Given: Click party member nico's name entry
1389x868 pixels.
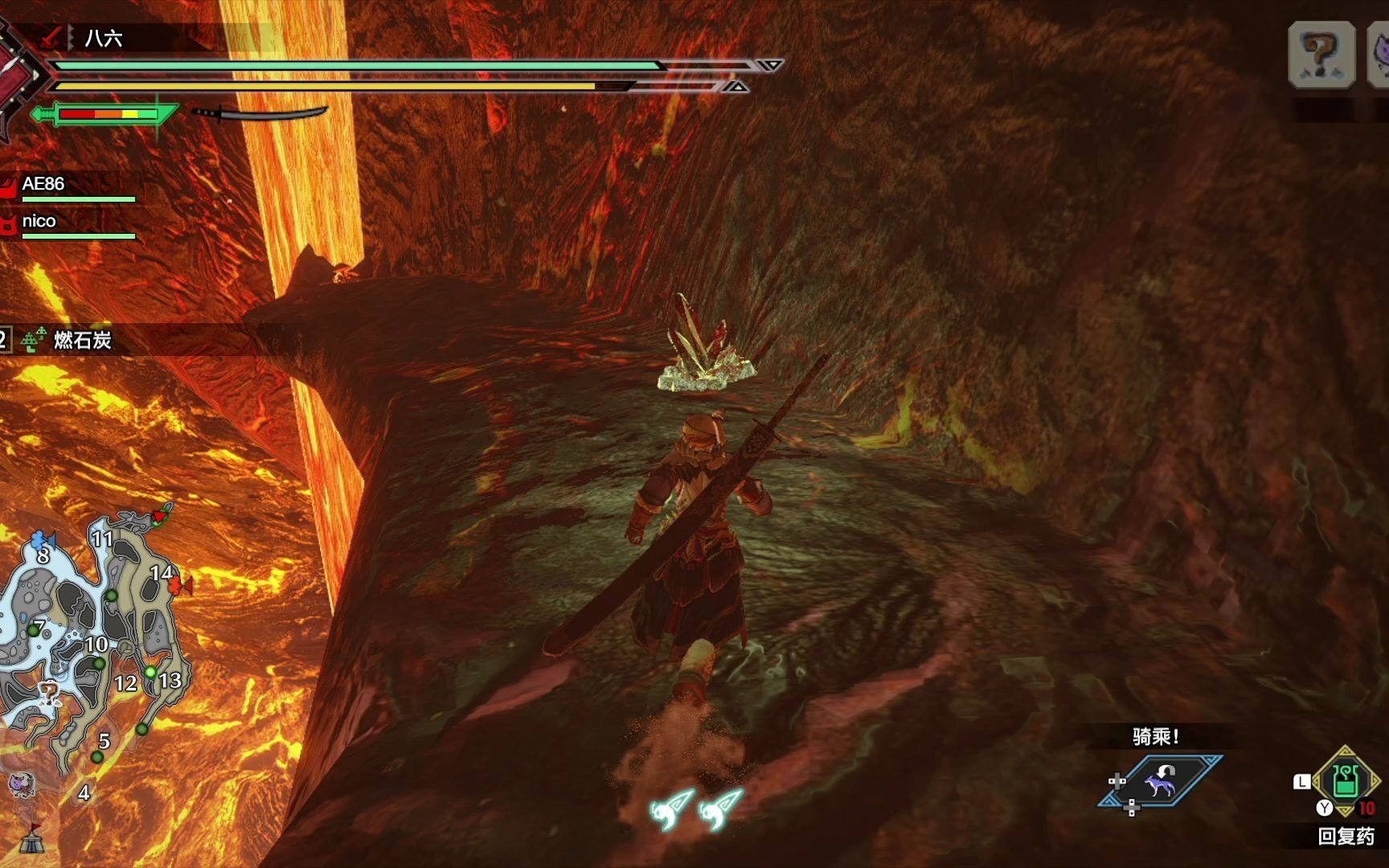Looking at the screenshot, I should pos(39,221).
